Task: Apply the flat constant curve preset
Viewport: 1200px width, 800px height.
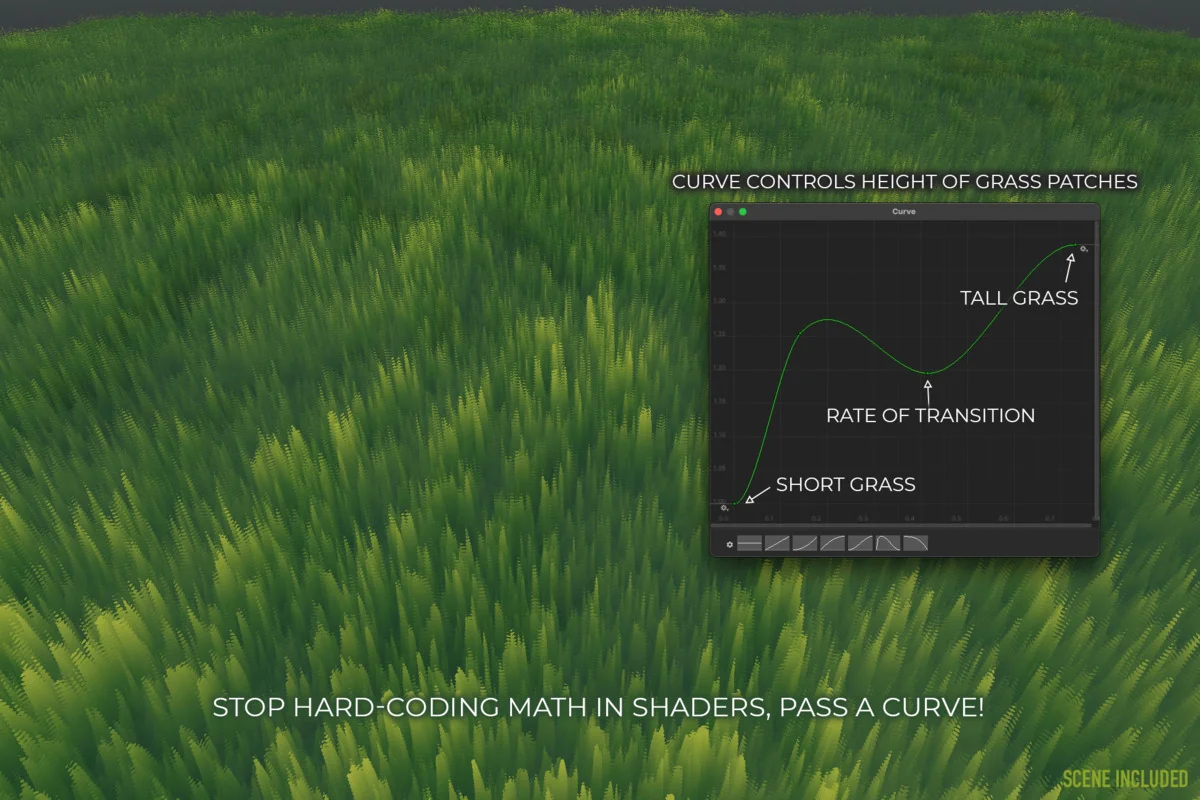Action: [x=750, y=543]
